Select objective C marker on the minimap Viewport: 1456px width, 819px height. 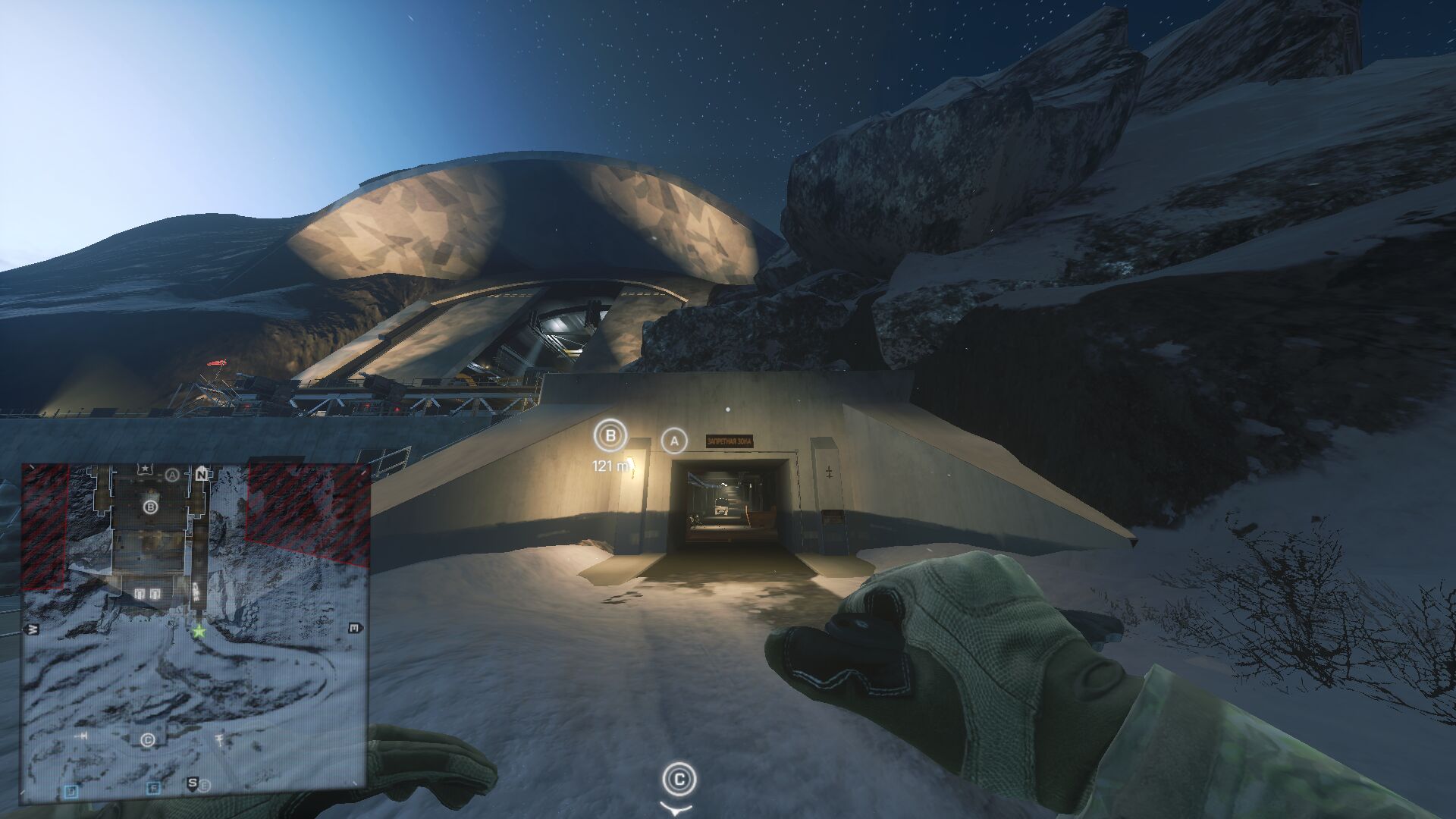click(148, 739)
